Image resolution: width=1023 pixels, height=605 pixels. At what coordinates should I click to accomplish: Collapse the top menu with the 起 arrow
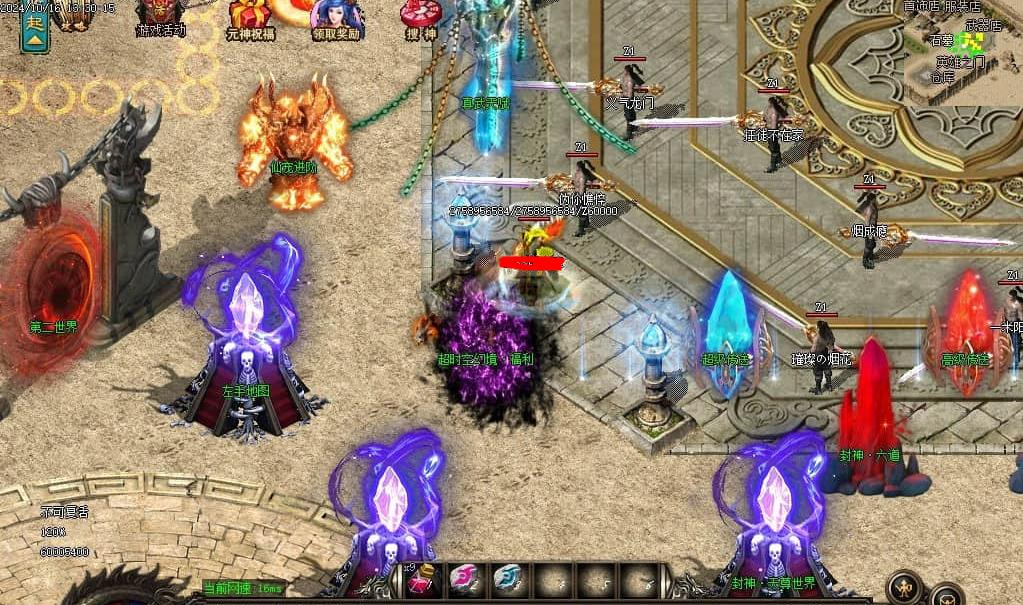click(36, 32)
